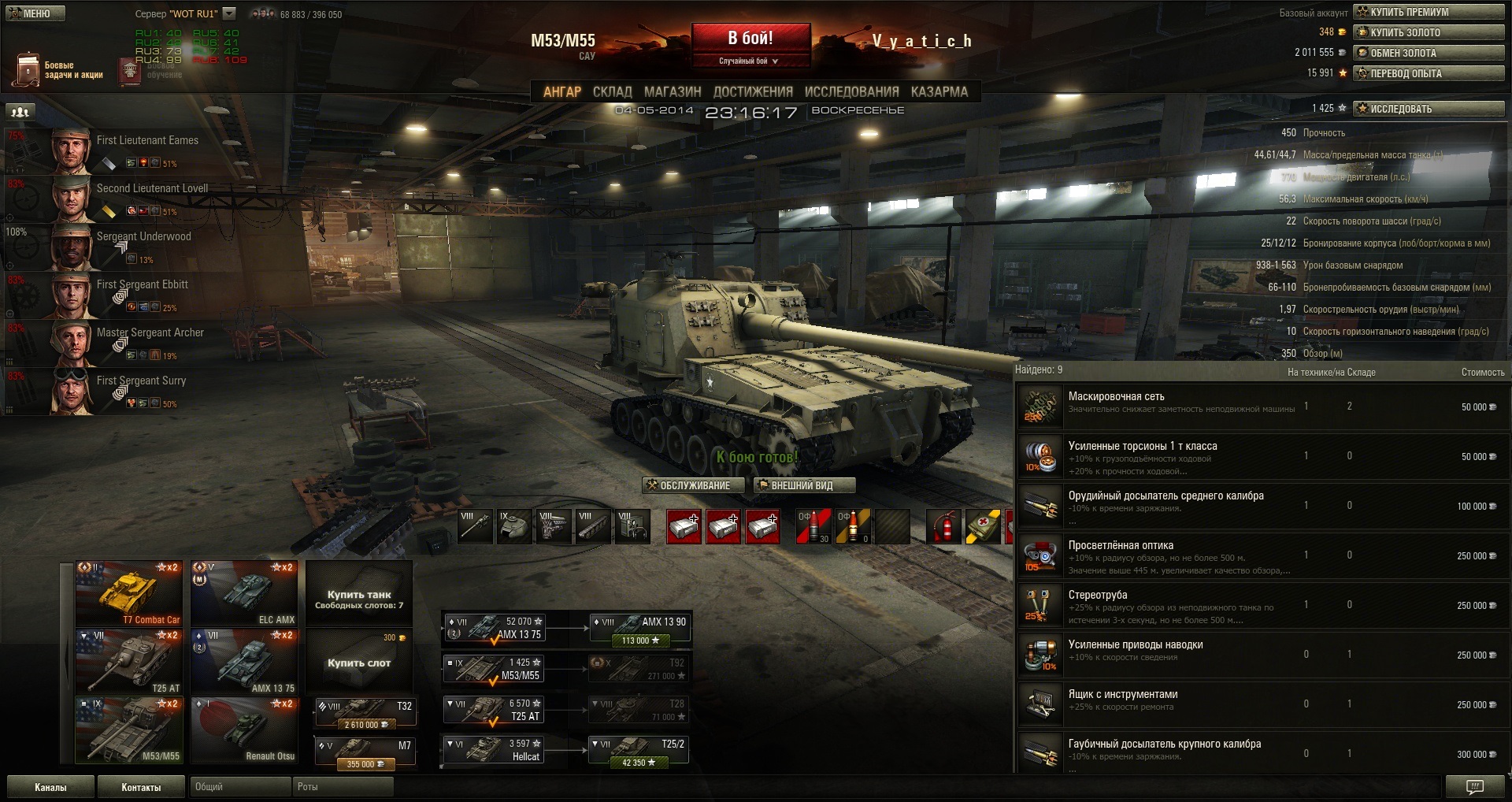Click Купить слот to buy a slot
Viewport: 1512px width, 802px height.
point(359,662)
